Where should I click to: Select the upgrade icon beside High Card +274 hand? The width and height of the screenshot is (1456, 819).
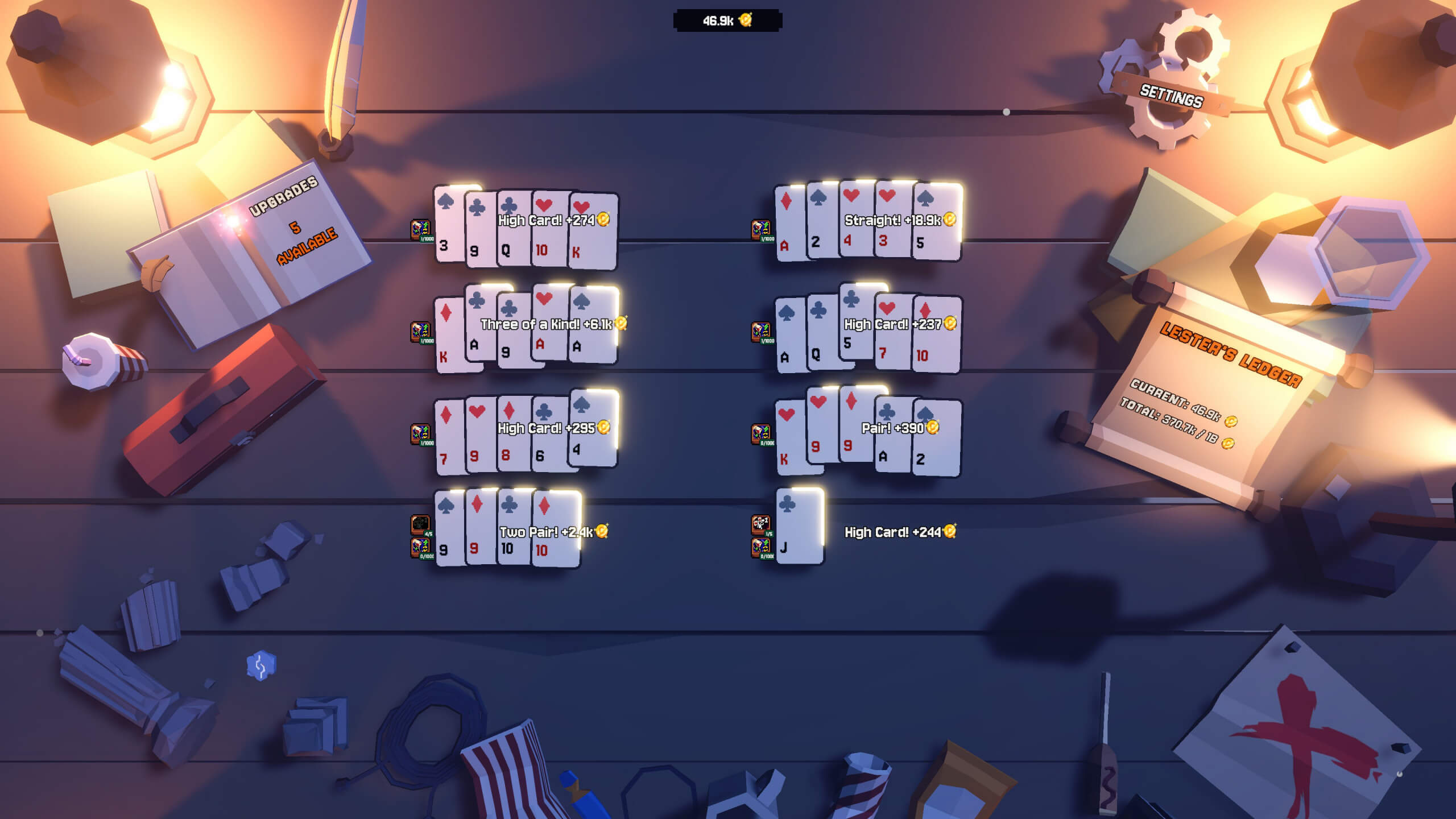(x=421, y=229)
